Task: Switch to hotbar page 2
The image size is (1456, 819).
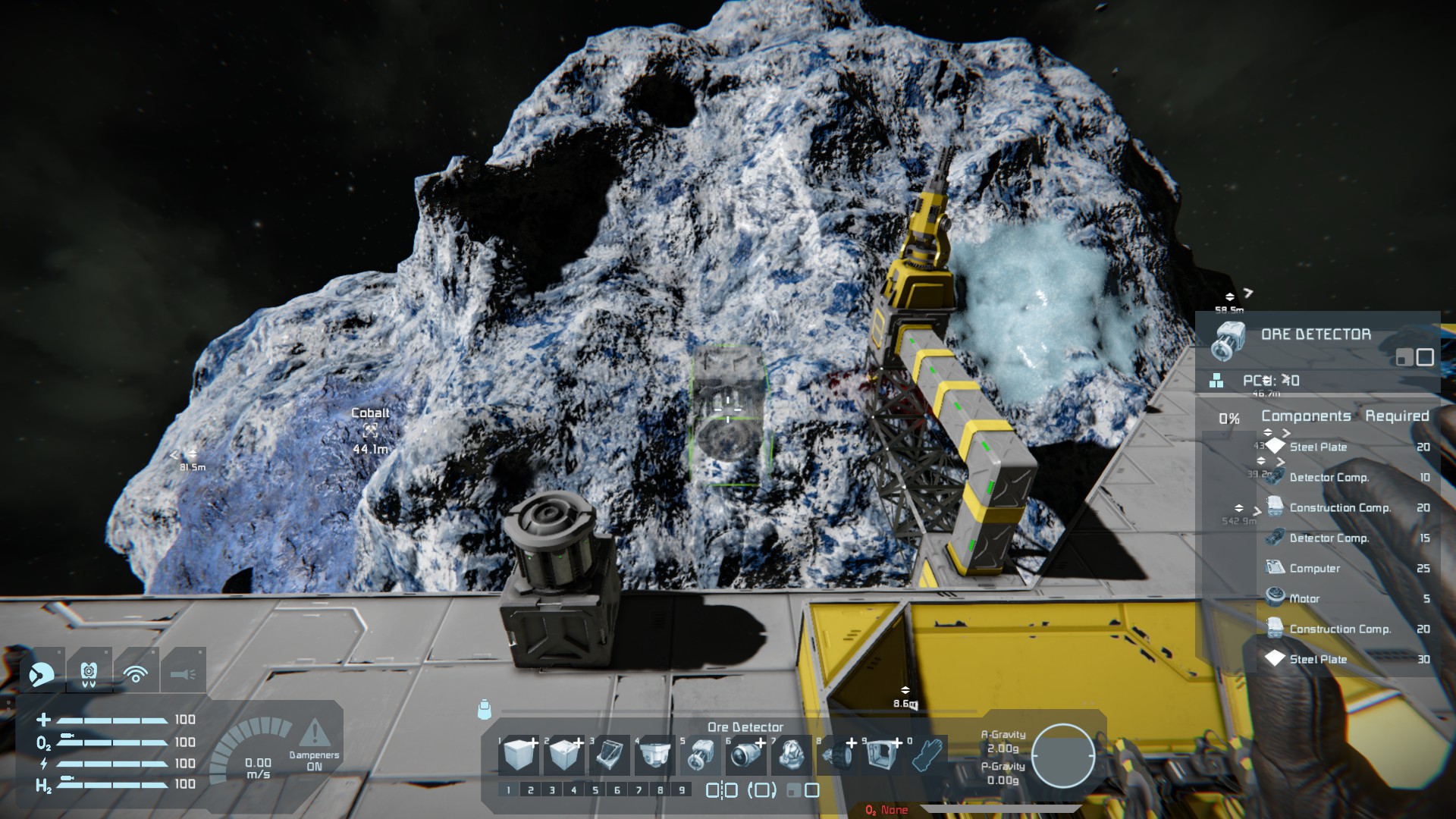Action: (x=530, y=790)
